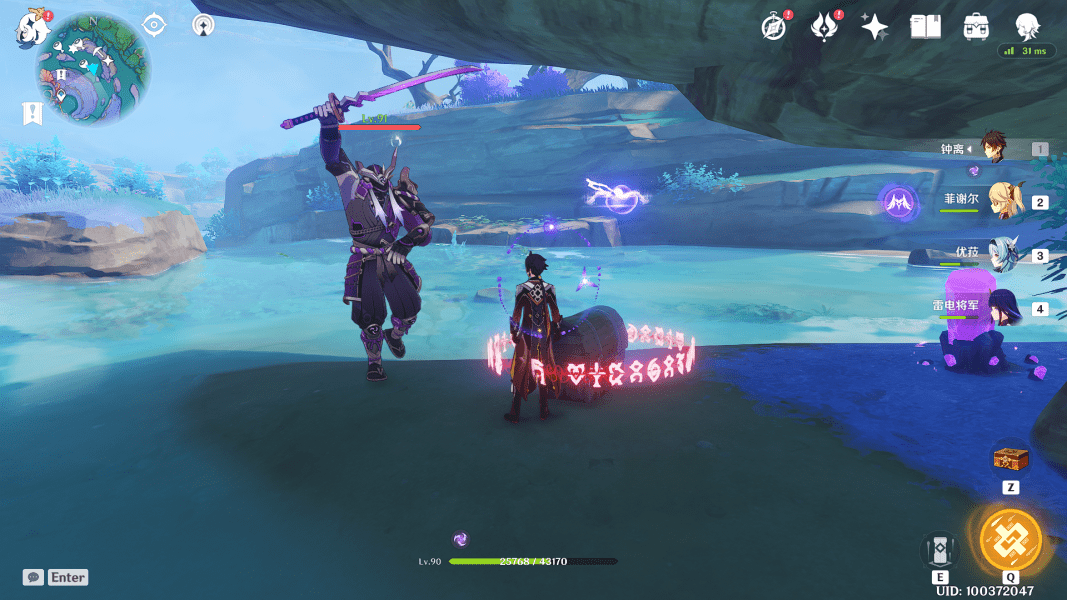Open the events compass icon

tap(773, 27)
